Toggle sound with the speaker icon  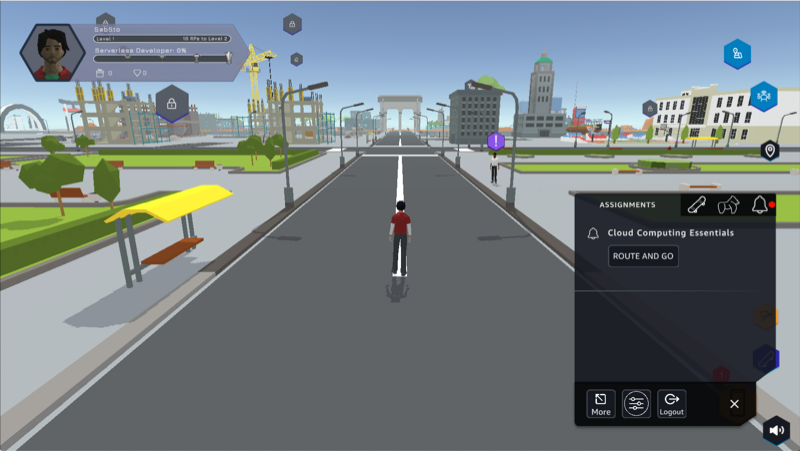point(776,430)
